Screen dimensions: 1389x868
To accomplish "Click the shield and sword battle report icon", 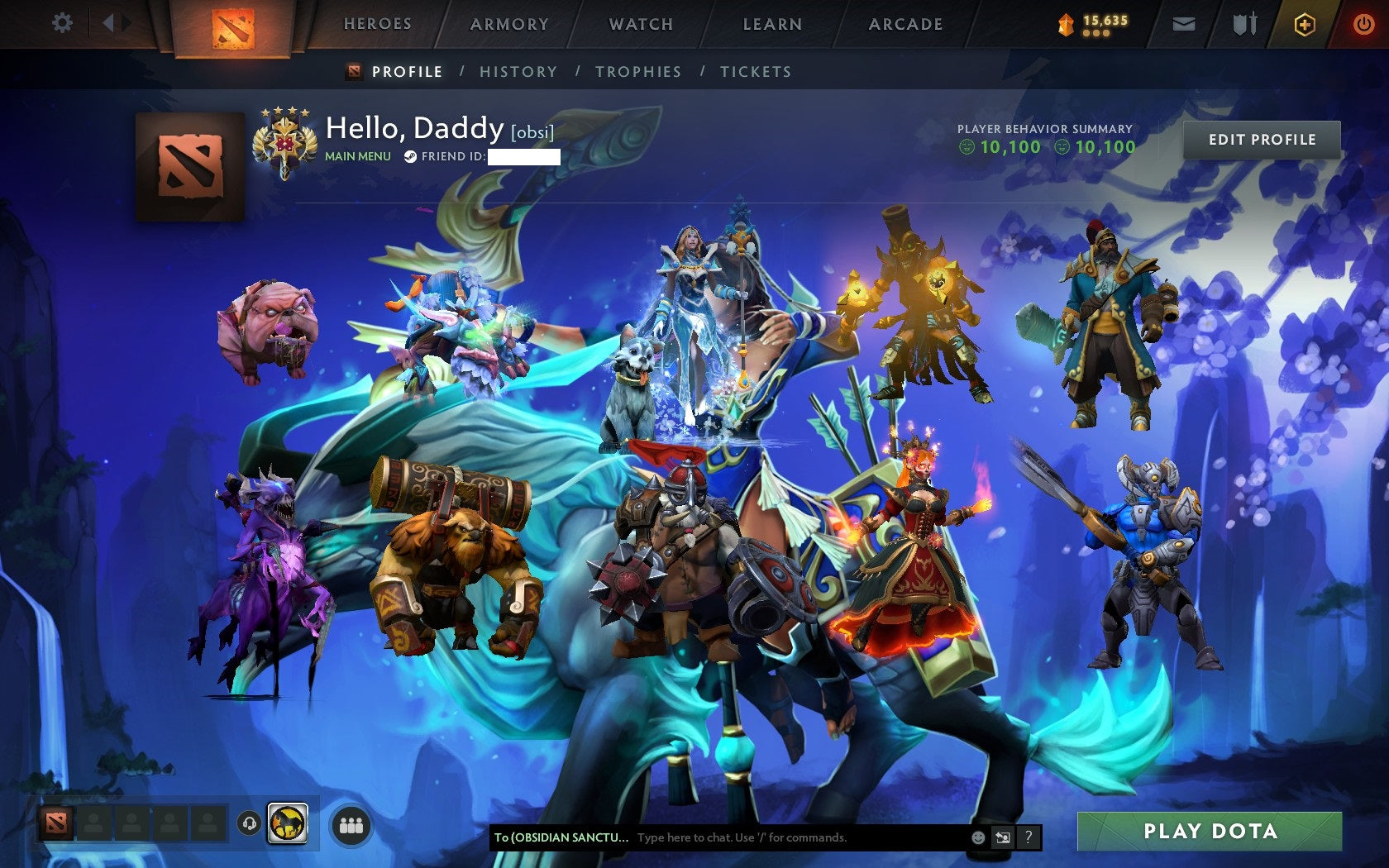I will pos(1243,24).
